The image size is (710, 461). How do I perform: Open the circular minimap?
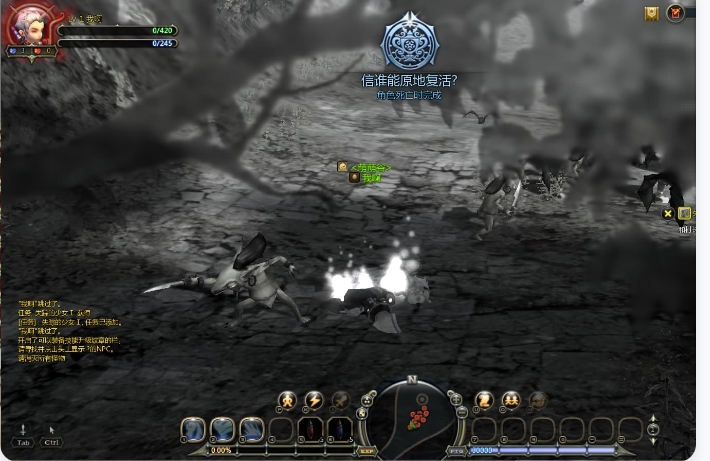[x=412, y=413]
